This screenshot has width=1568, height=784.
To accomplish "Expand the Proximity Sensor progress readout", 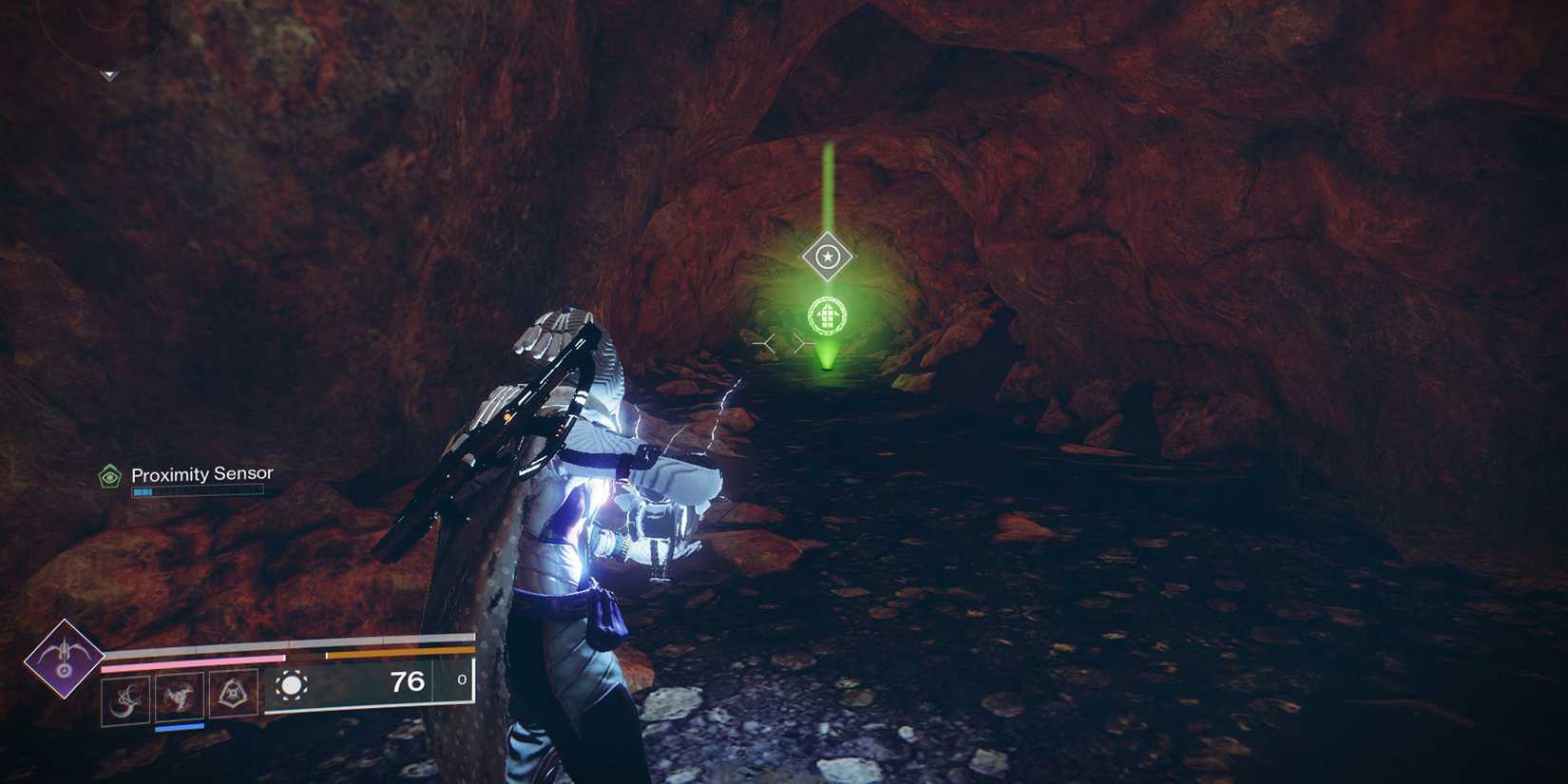I will click(x=196, y=491).
